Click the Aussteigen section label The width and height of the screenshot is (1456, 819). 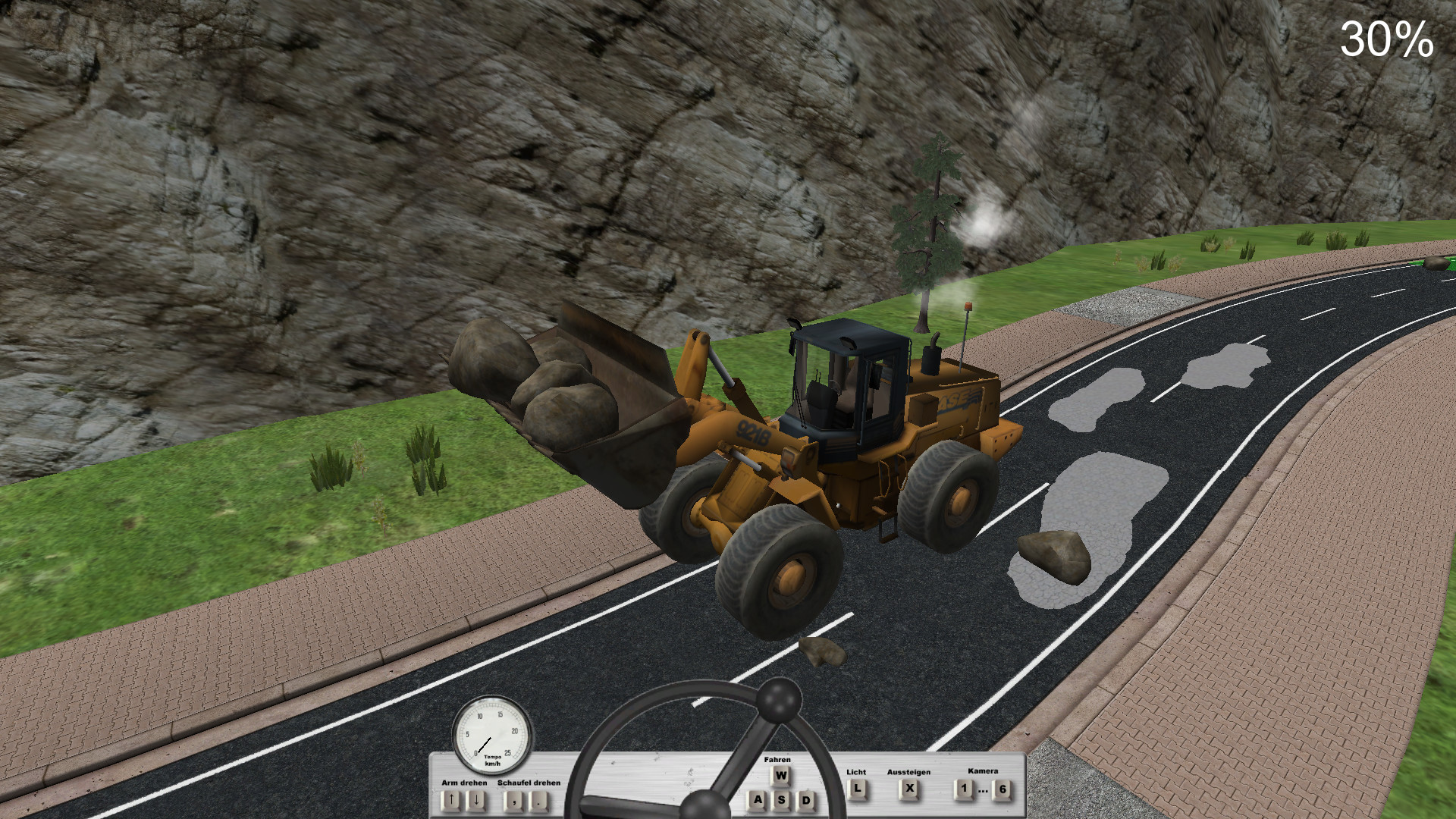click(x=909, y=773)
